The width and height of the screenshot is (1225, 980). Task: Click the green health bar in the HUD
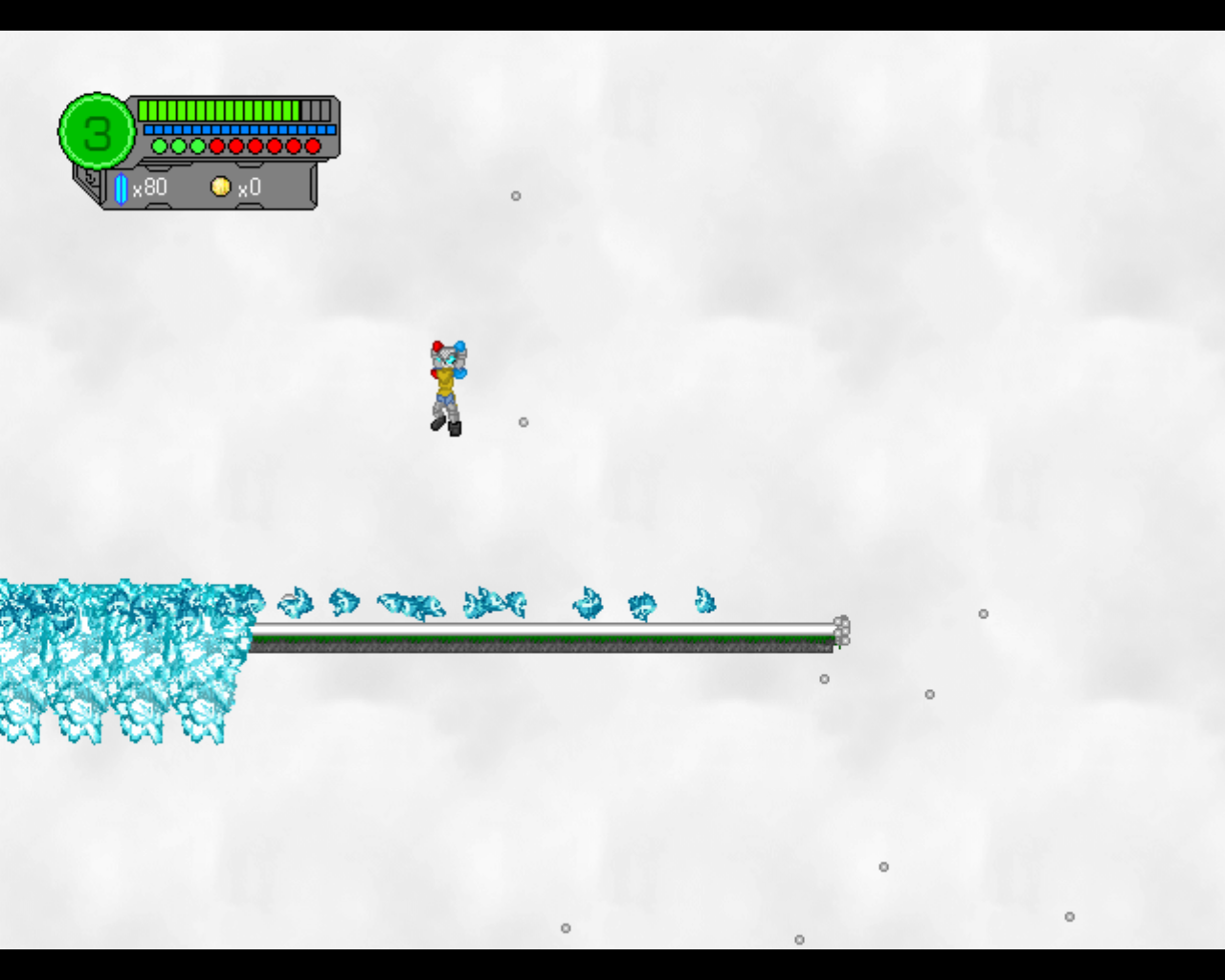(x=220, y=110)
